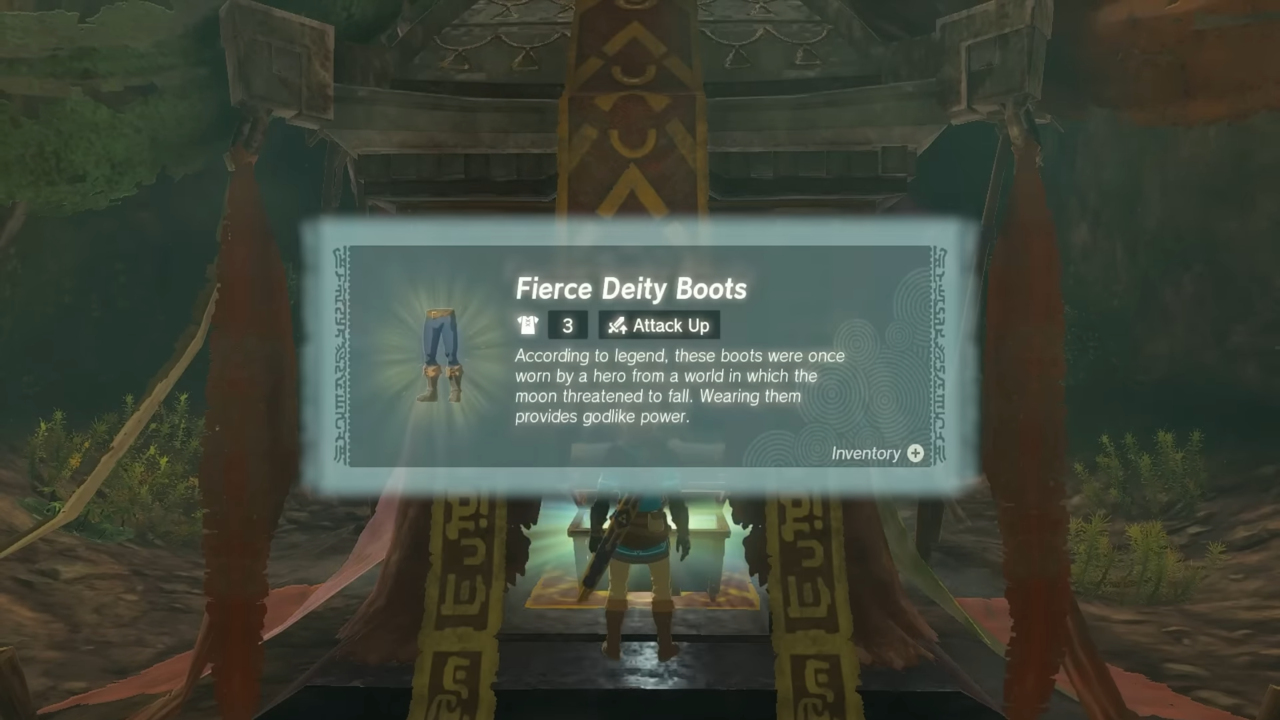Toggle the Attack Up effect badge
The height and width of the screenshot is (720, 1280).
[x=658, y=325]
